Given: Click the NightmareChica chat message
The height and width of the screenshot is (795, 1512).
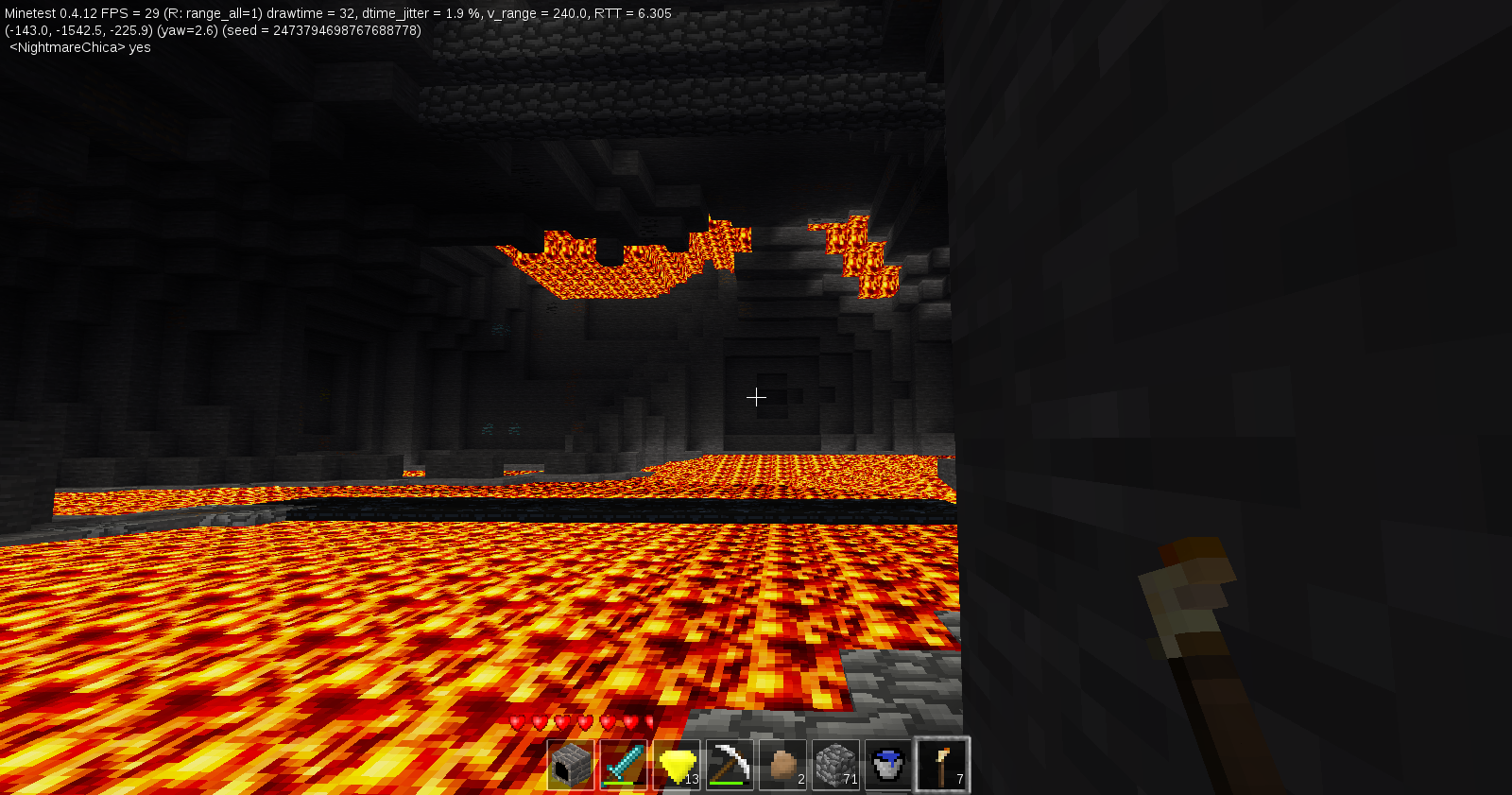Looking at the screenshot, I should pyautogui.click(x=76, y=47).
